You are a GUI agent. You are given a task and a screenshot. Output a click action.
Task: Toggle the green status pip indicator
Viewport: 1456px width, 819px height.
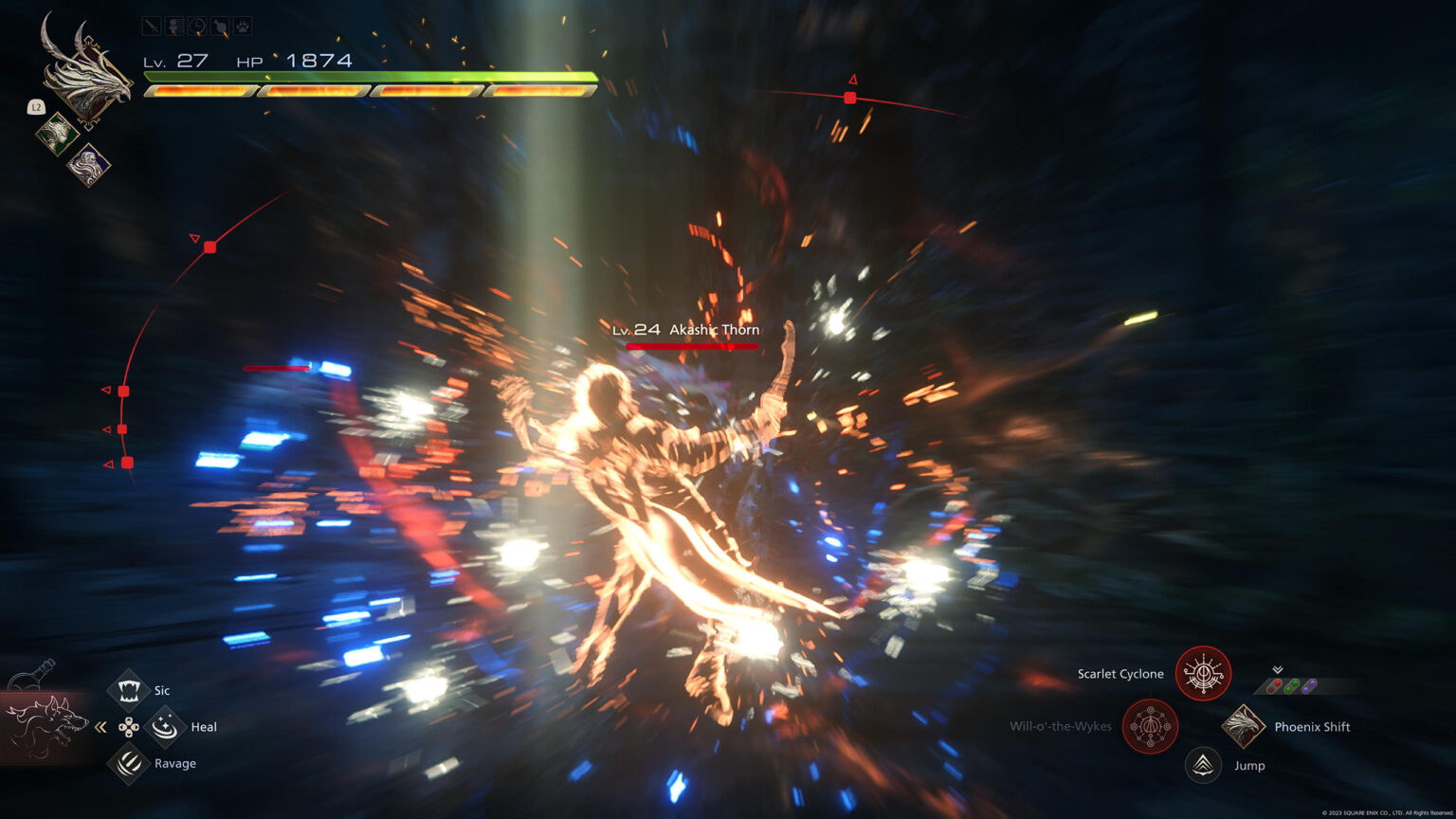click(x=1291, y=685)
